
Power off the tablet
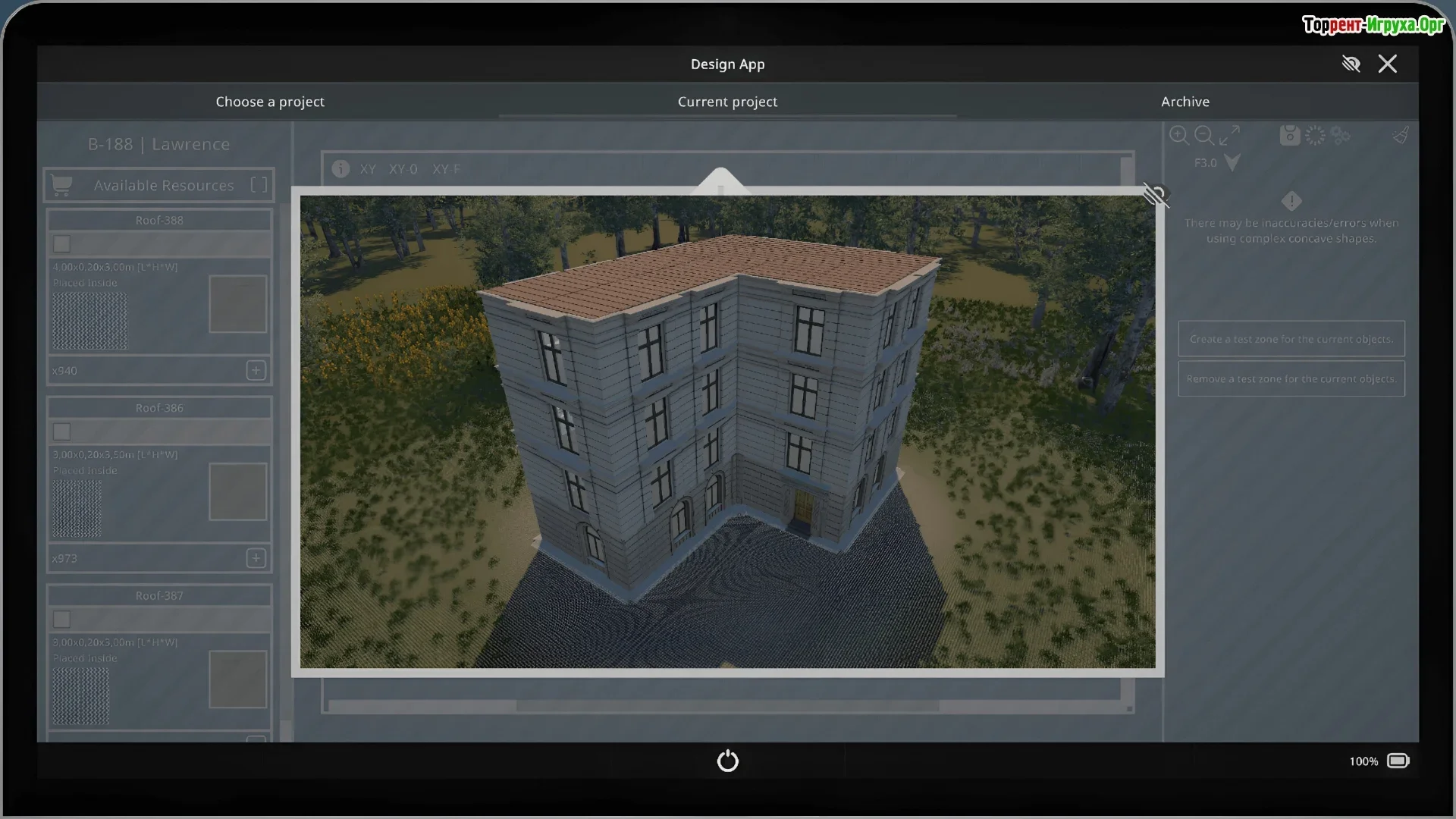(x=727, y=761)
